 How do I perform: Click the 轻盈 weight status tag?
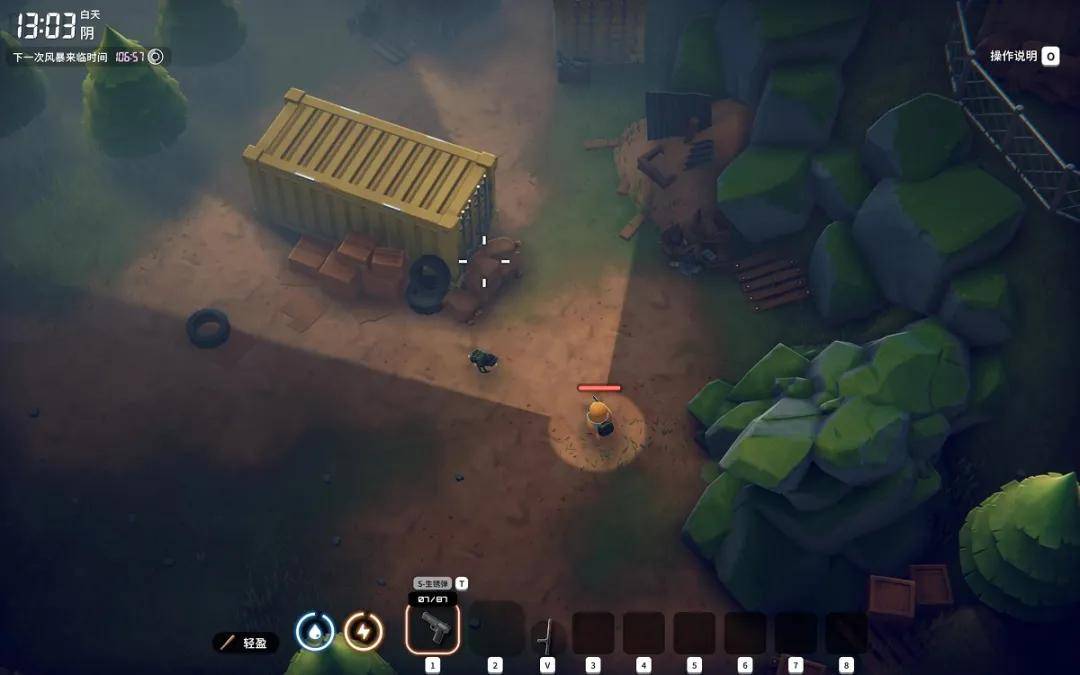[x=246, y=642]
